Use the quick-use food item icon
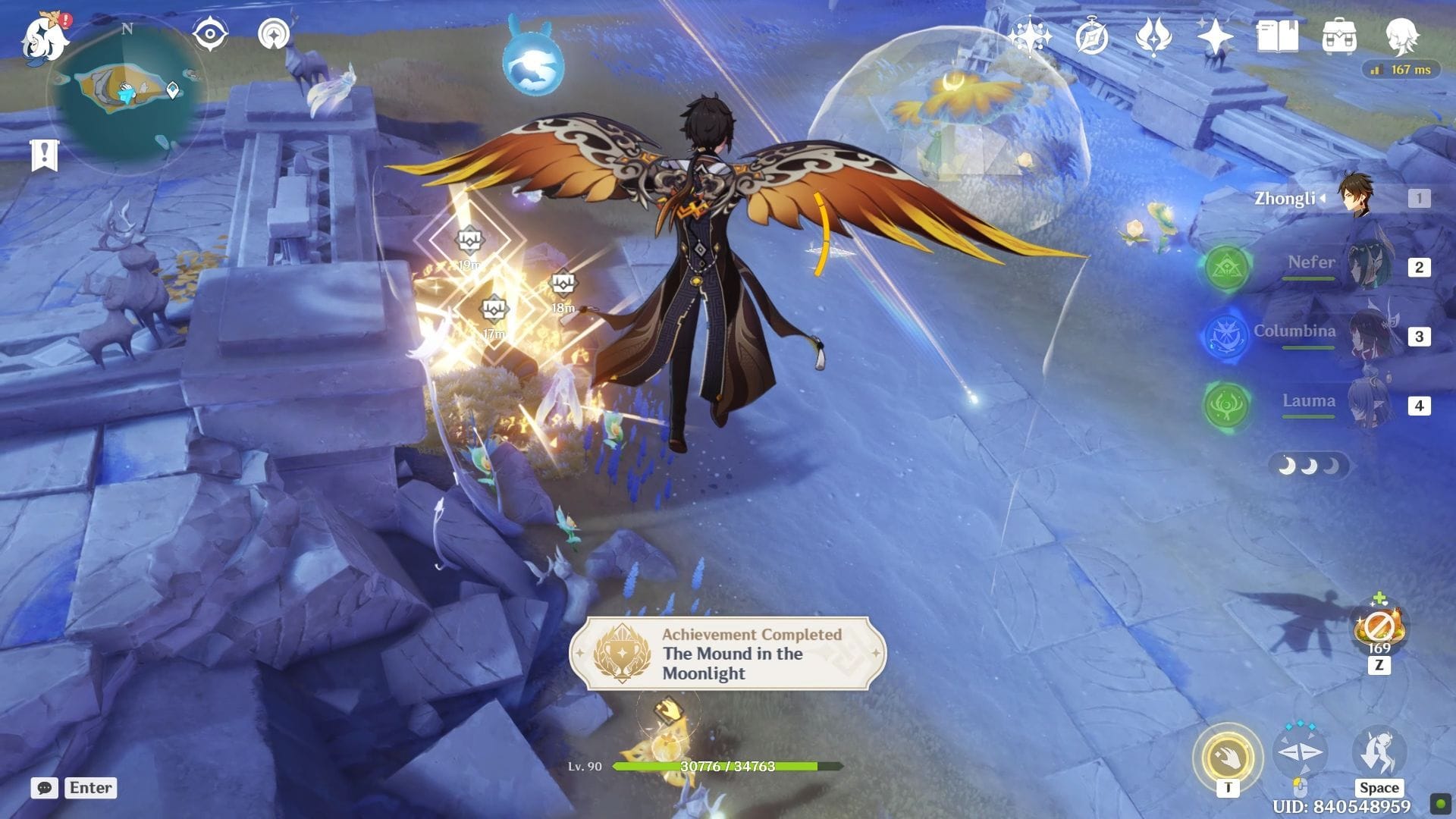The height and width of the screenshot is (819, 1456). tap(1379, 629)
